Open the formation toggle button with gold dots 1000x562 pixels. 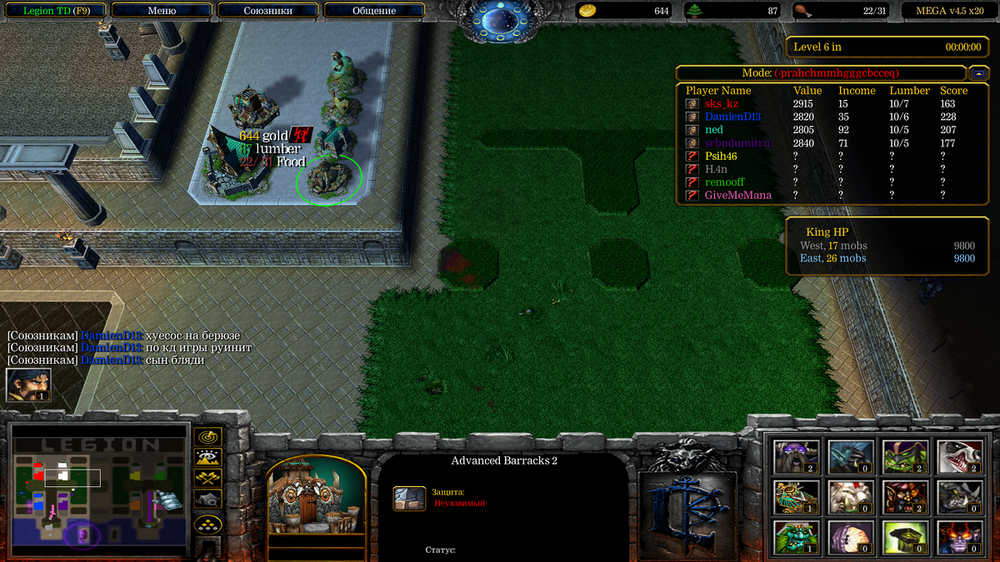coord(208,523)
